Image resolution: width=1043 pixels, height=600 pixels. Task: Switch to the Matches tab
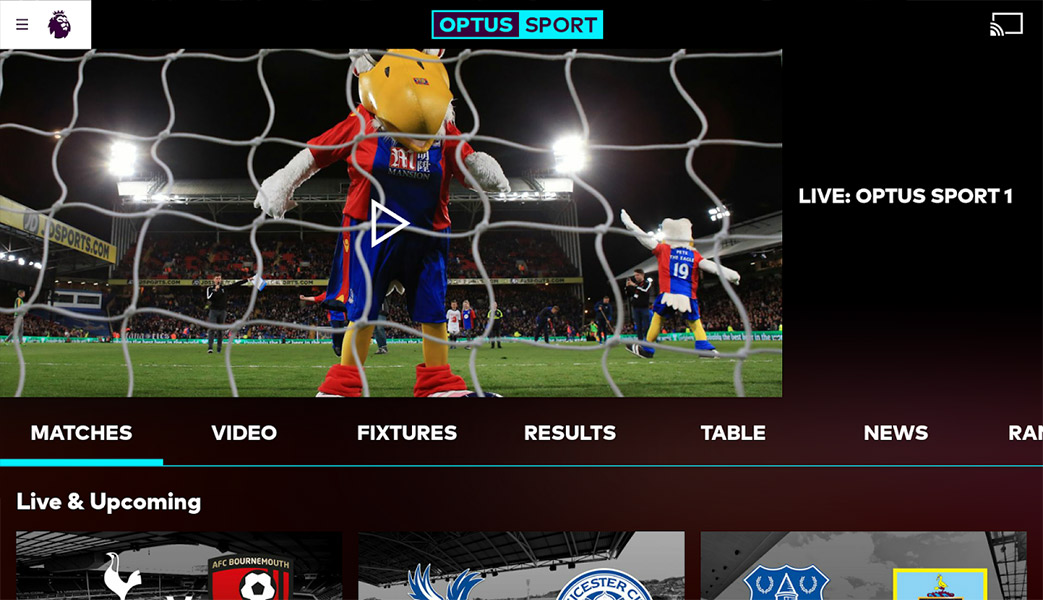tap(81, 433)
